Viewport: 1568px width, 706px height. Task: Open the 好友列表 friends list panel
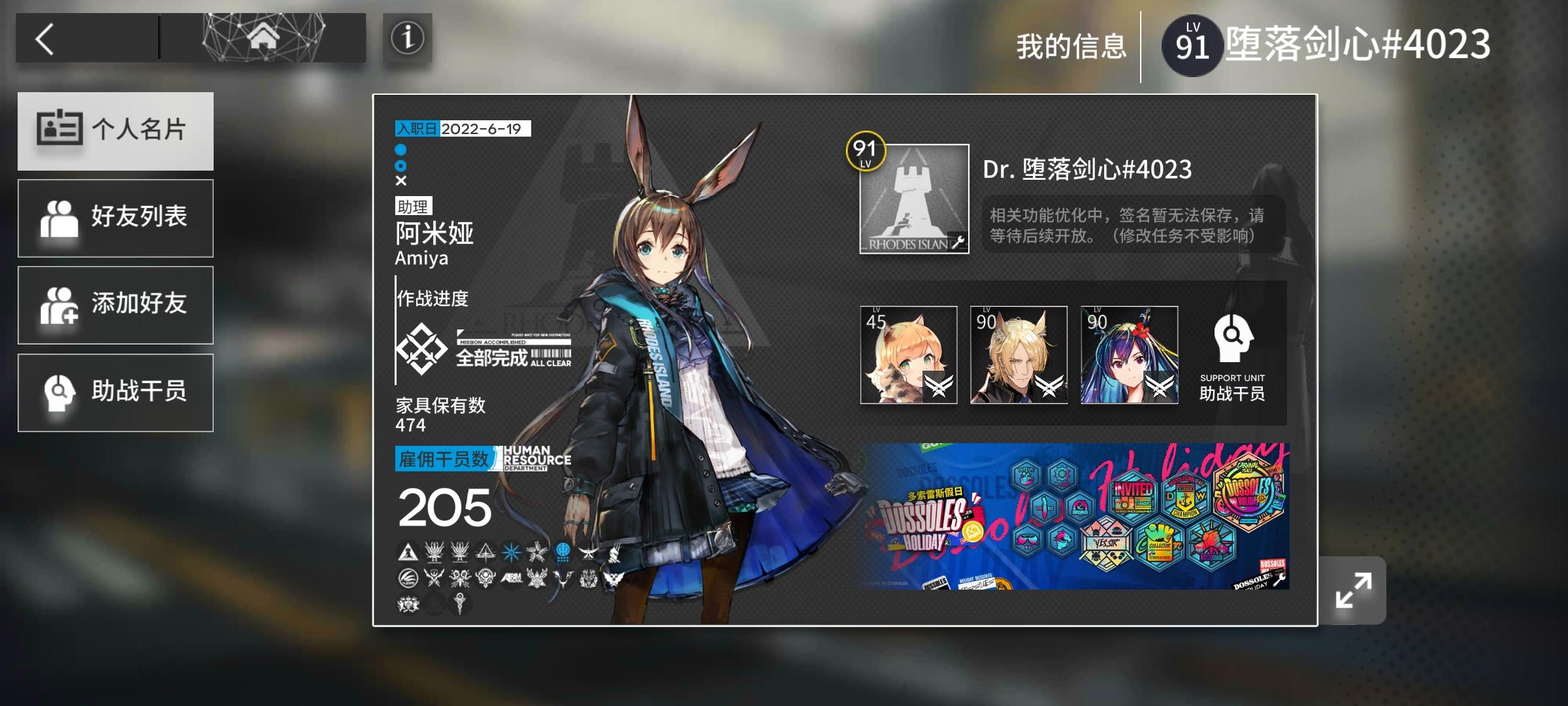click(116, 218)
